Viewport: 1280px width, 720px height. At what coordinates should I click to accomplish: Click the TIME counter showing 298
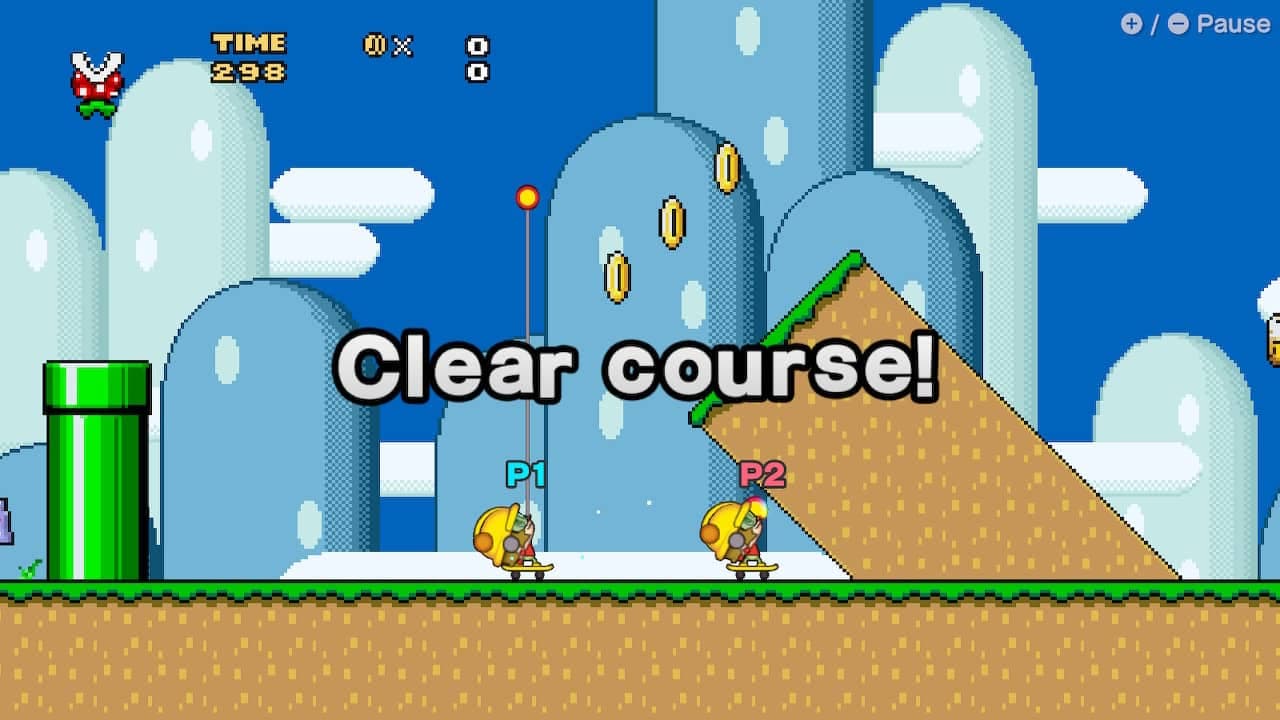pos(250,57)
